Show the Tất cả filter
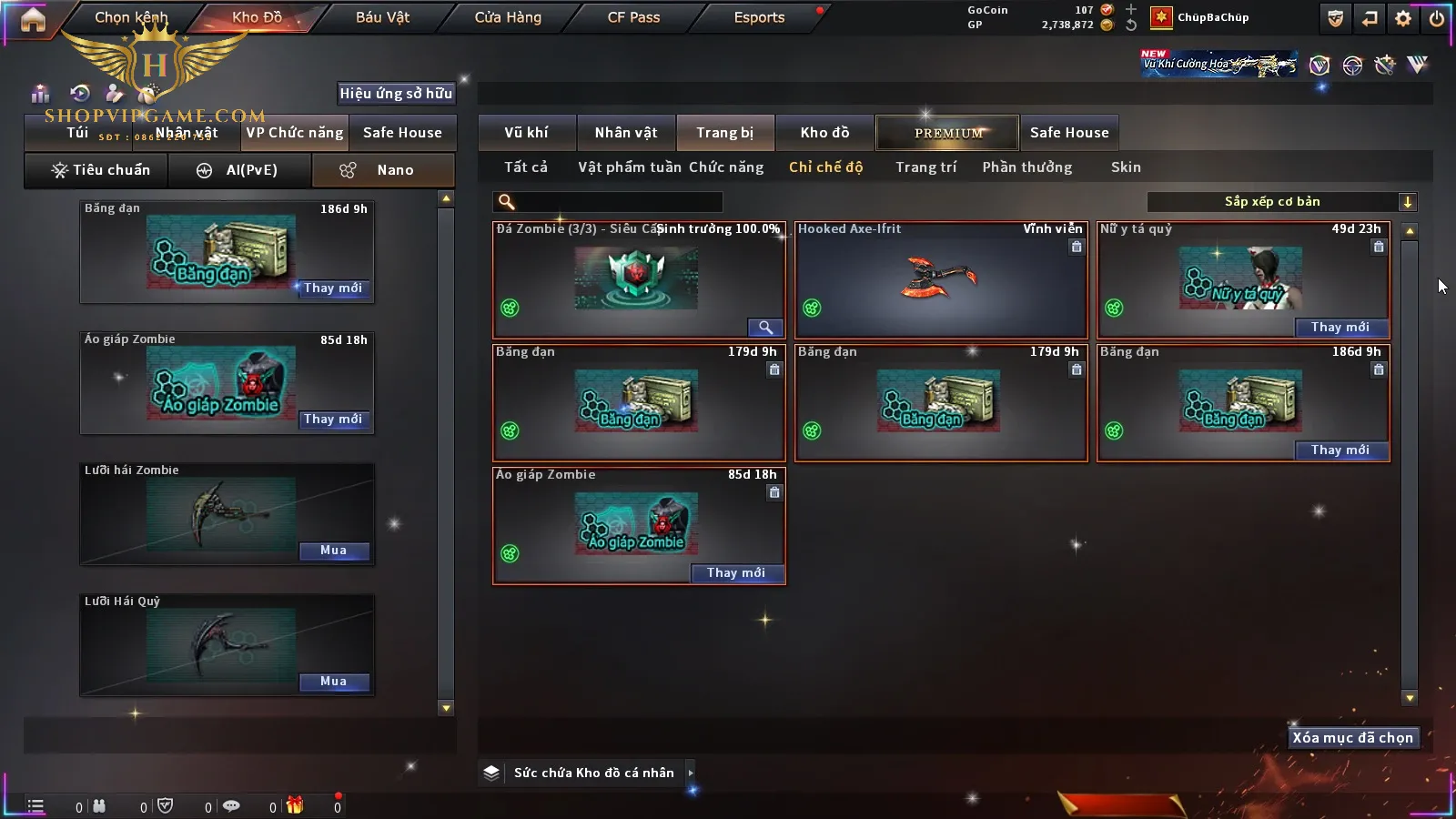The height and width of the screenshot is (819, 1456). (x=526, y=167)
